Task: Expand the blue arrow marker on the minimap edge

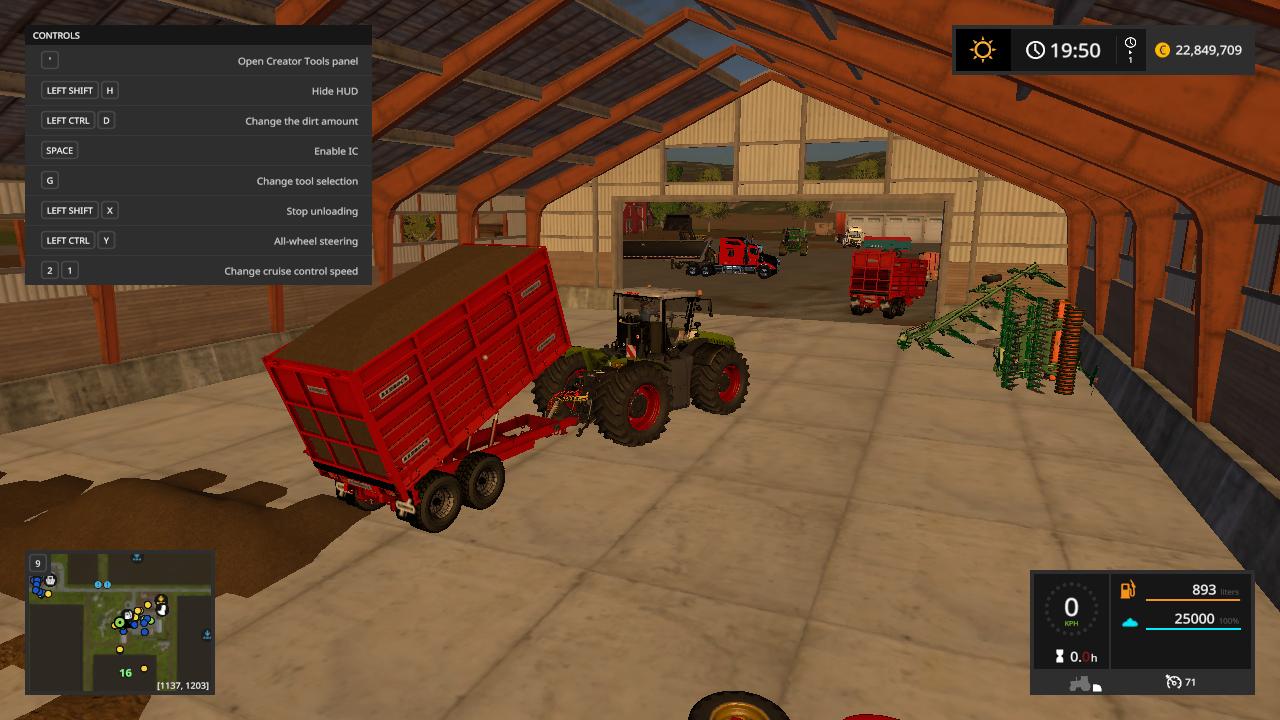Action: click(x=205, y=633)
